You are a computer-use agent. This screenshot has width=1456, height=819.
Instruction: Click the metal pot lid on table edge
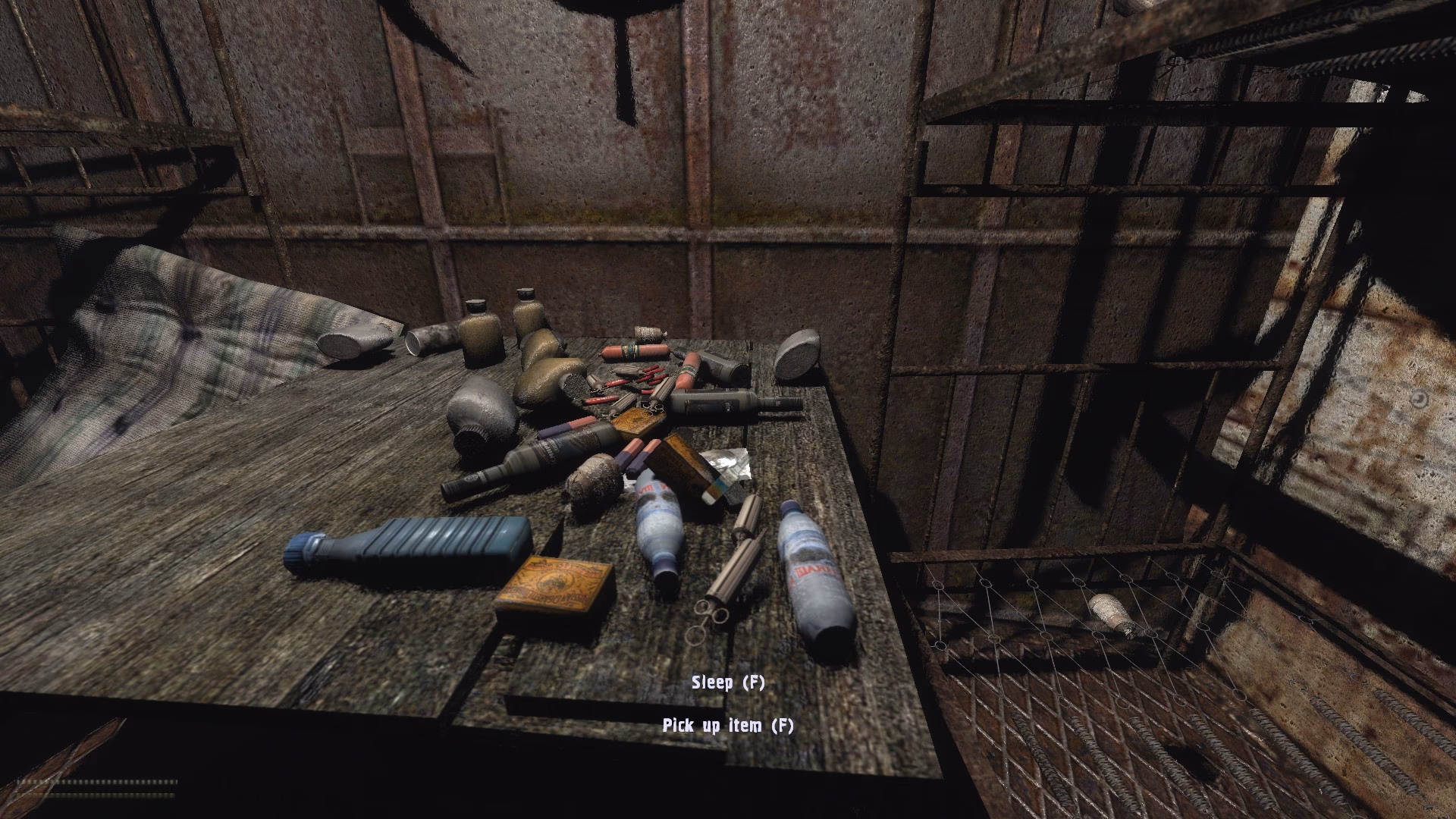tap(797, 356)
